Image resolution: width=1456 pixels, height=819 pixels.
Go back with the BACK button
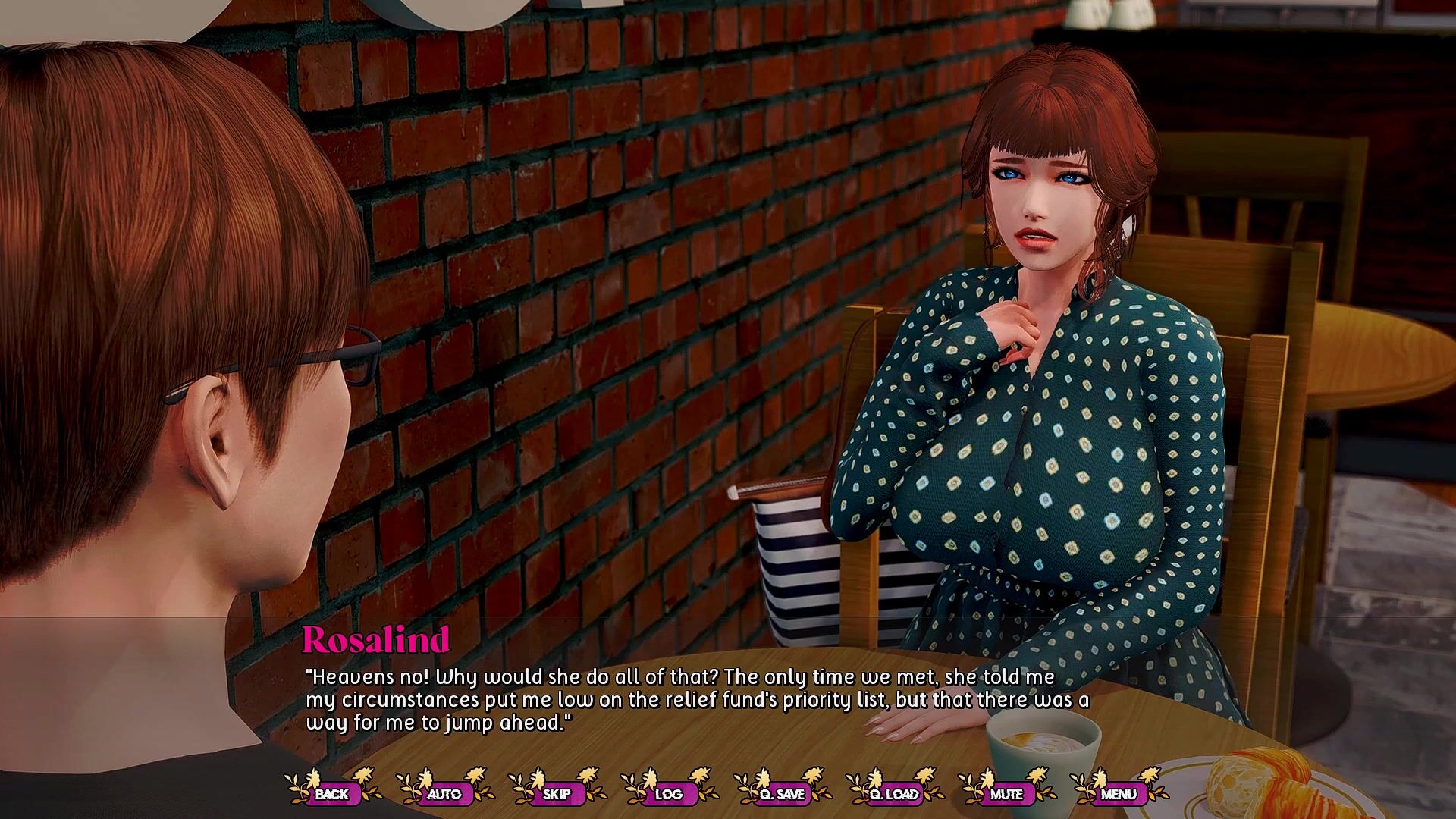[x=331, y=794]
